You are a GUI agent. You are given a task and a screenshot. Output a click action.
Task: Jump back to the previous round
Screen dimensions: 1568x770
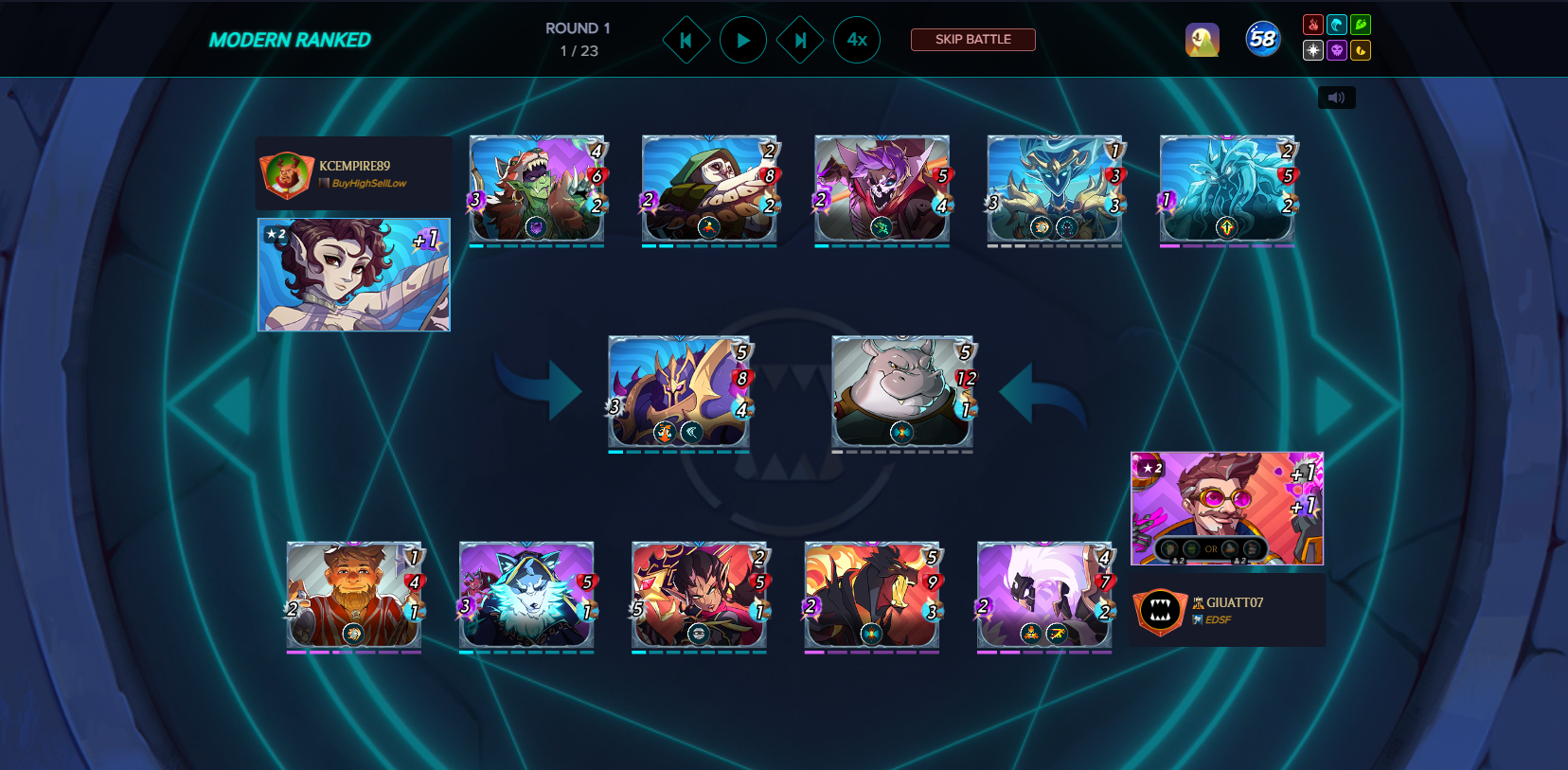[x=686, y=41]
